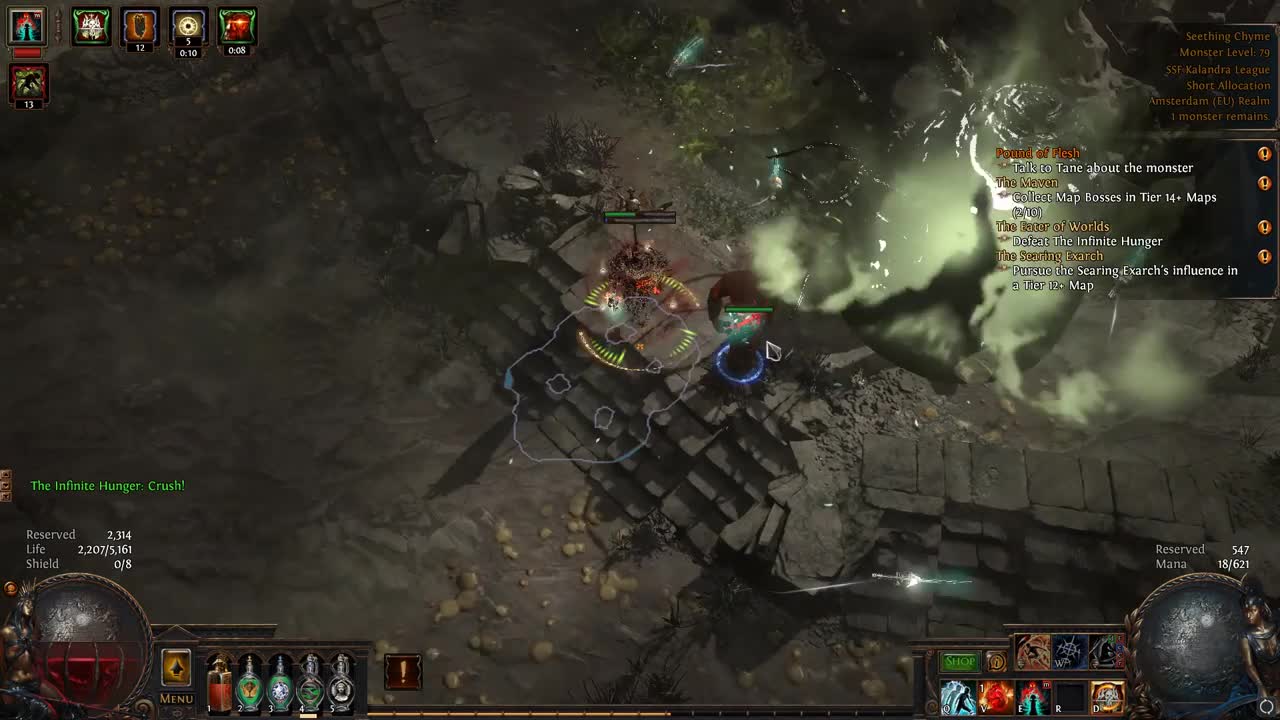Activate the red-teal silhouette aura skill on E
The image size is (1280, 720).
click(1033, 697)
